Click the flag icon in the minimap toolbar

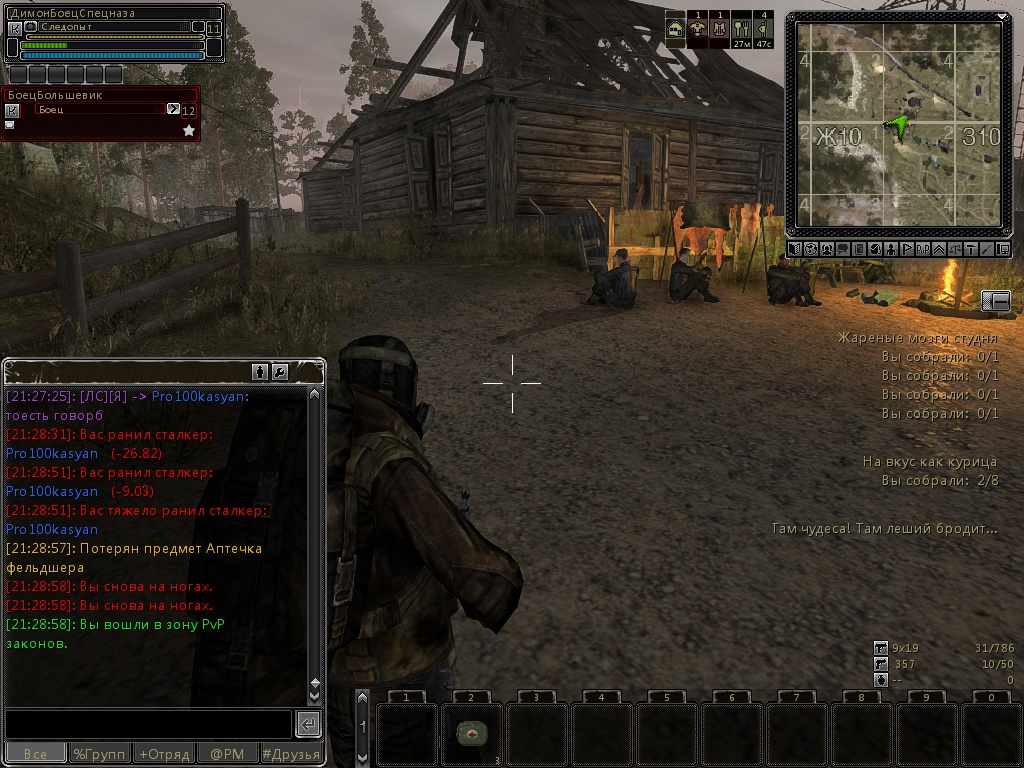click(906, 249)
